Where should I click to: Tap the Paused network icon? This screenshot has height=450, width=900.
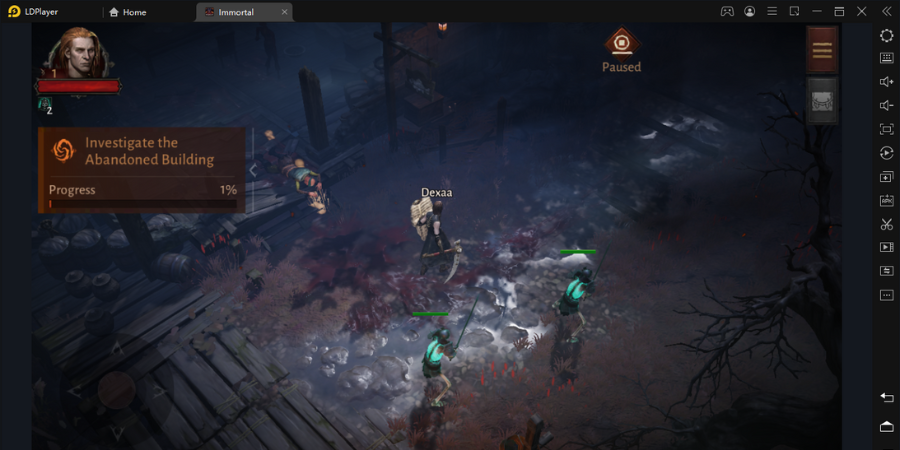click(621, 43)
